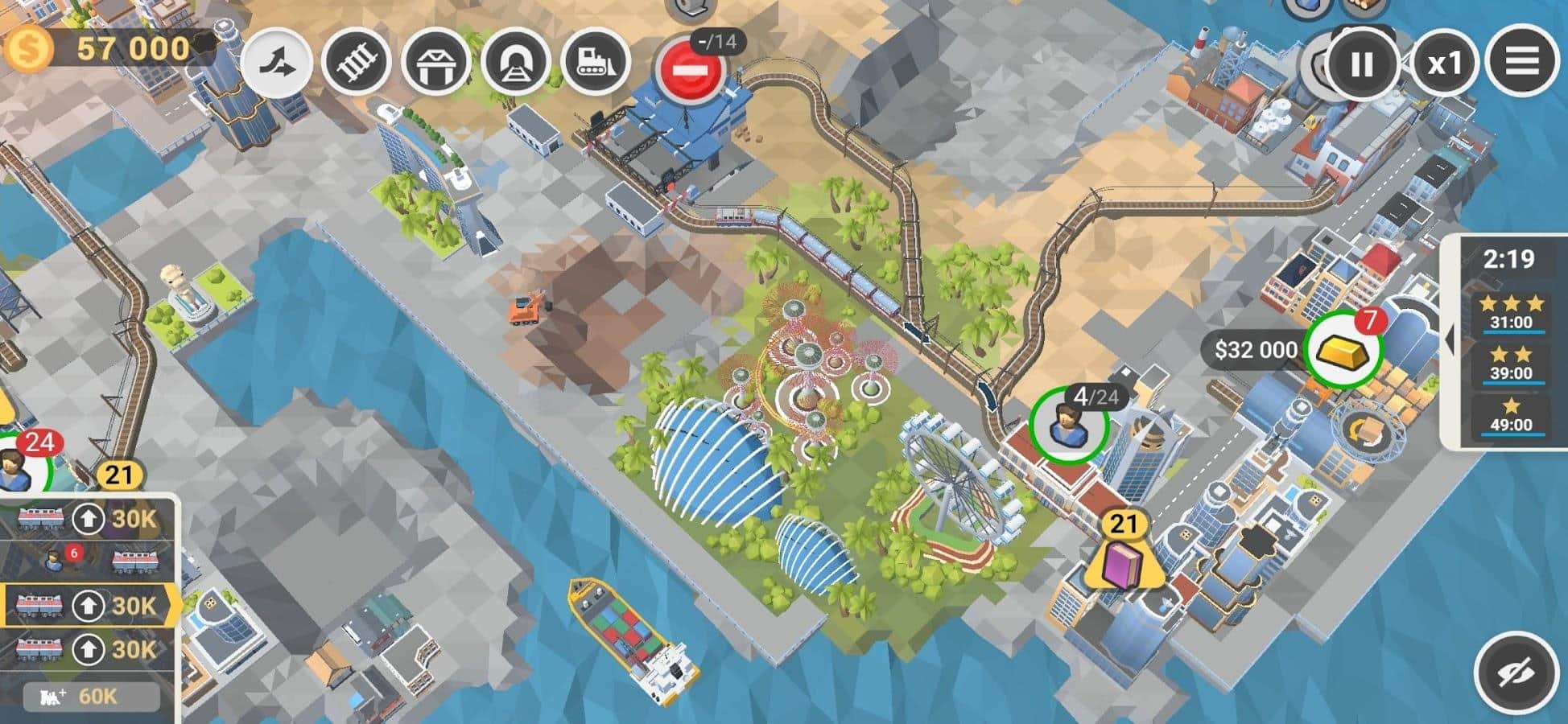Activate the bulldozer demolish tool
1568x724 pixels.
[x=596, y=63]
